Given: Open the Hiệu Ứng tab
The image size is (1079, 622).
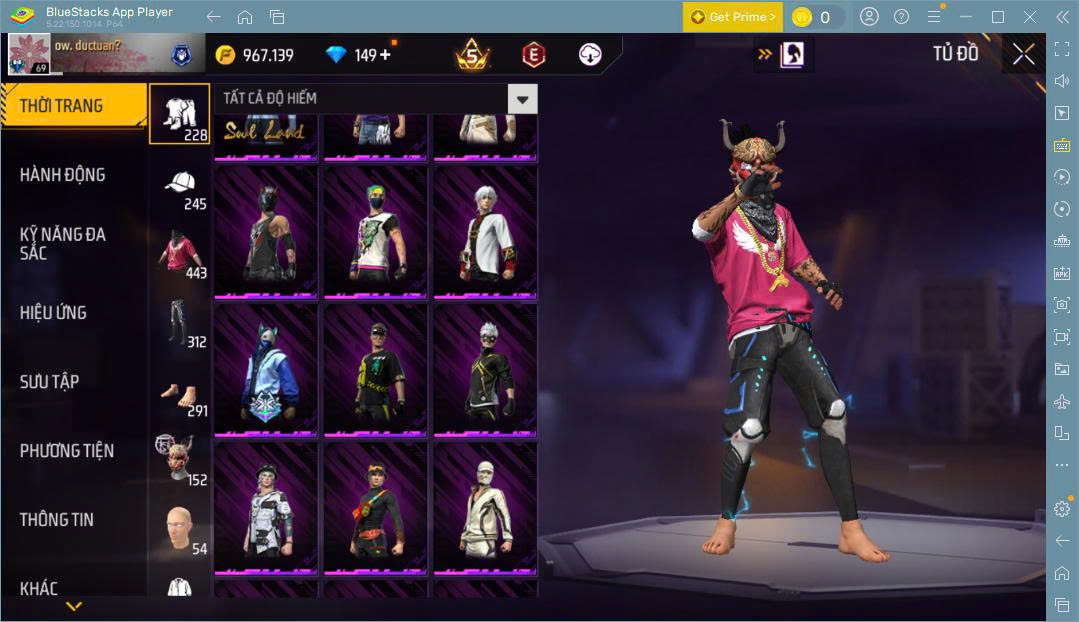Looking at the screenshot, I should [54, 313].
